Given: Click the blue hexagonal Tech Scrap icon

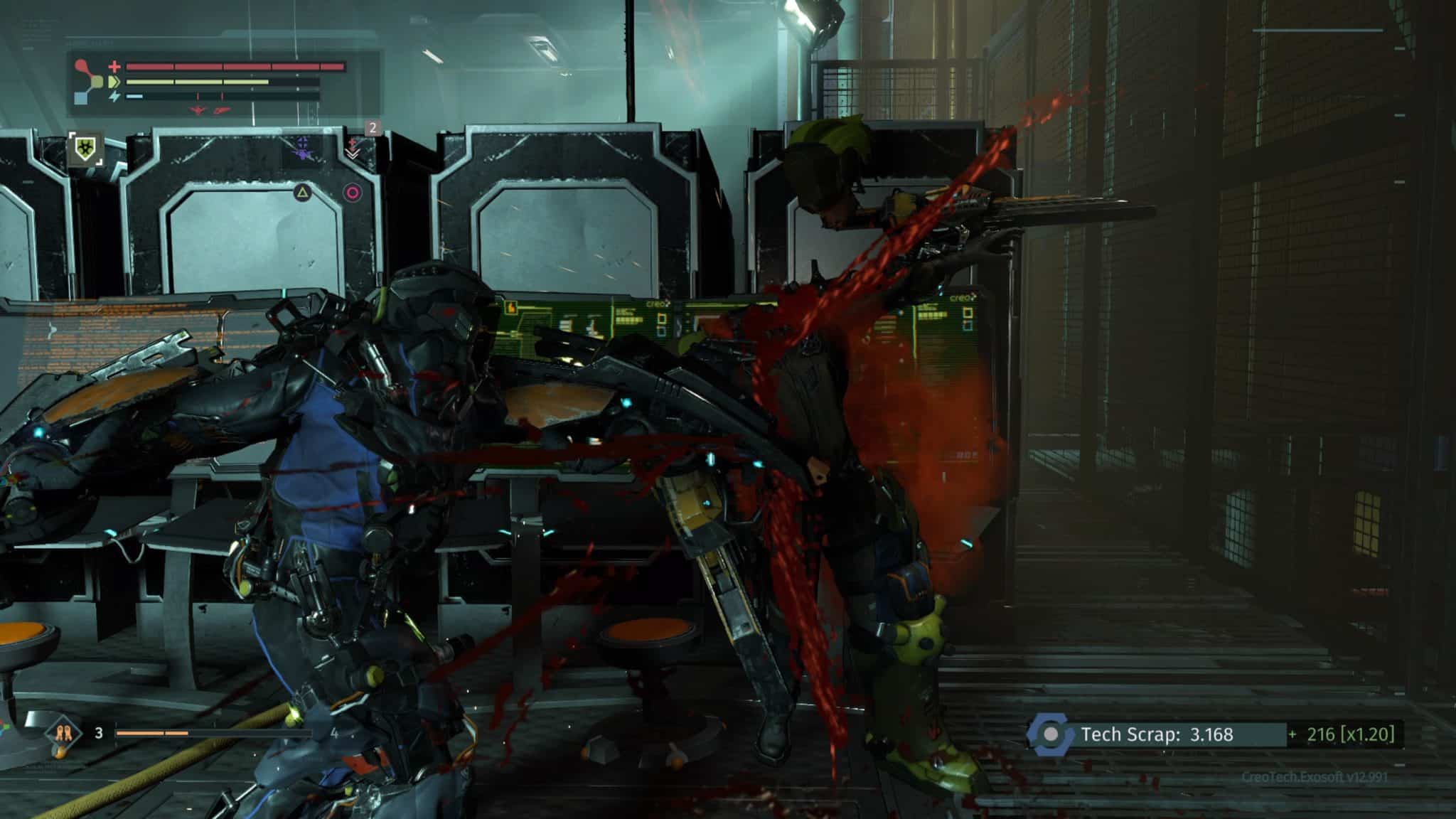Looking at the screenshot, I should tap(1050, 734).
